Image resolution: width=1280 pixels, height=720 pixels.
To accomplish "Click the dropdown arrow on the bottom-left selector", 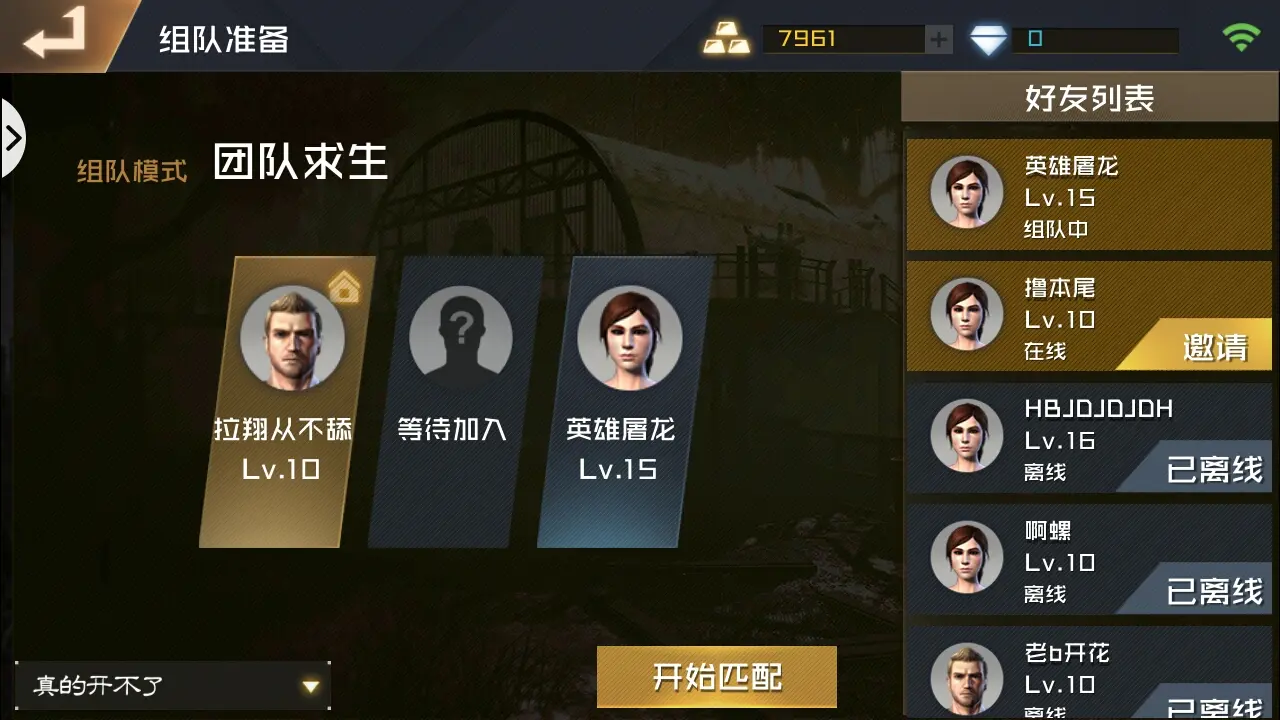I will pos(310,686).
